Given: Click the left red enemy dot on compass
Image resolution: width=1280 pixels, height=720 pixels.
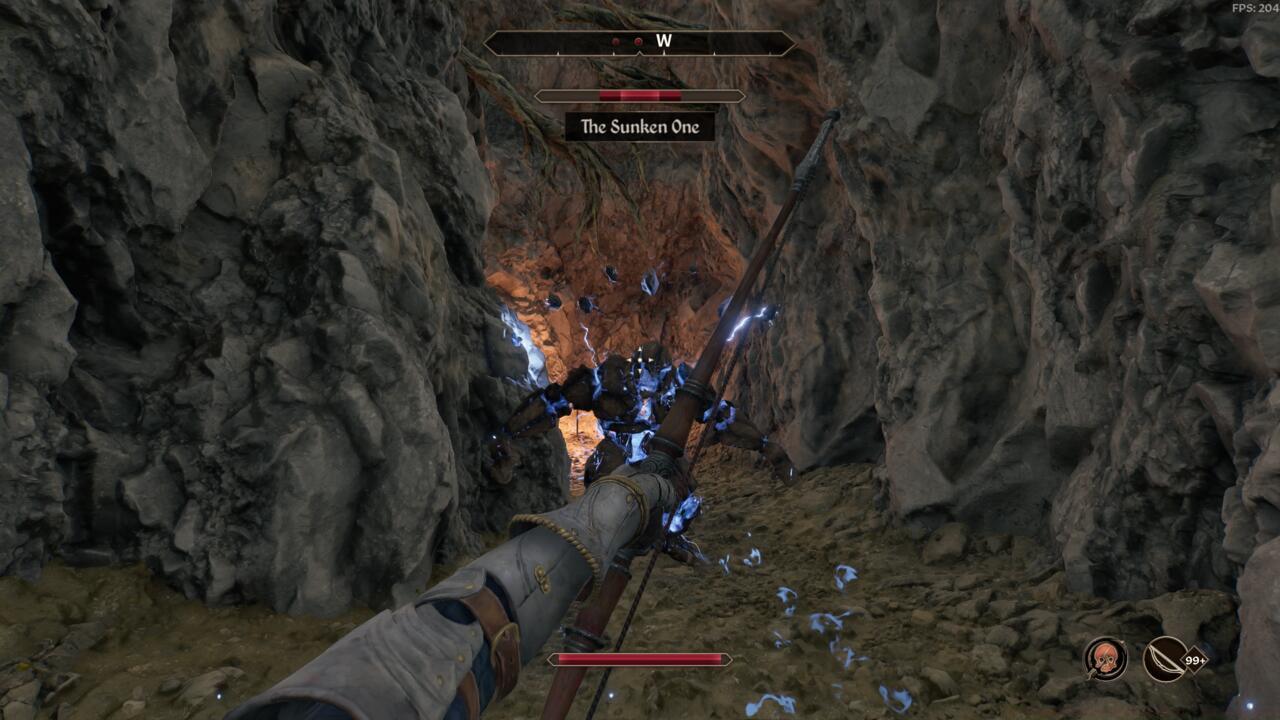Looking at the screenshot, I should [x=616, y=42].
